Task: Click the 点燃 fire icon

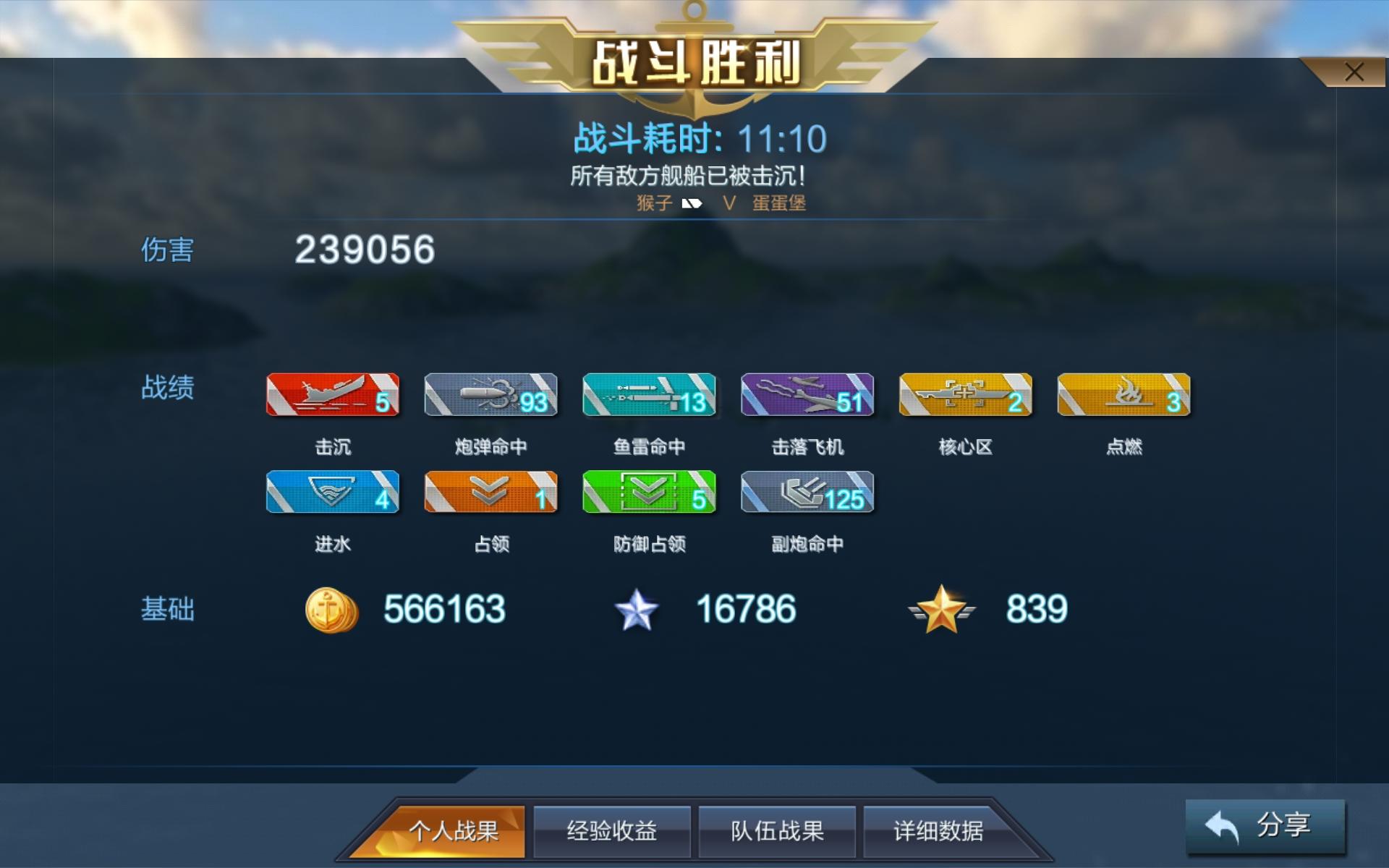Action: (1123, 395)
